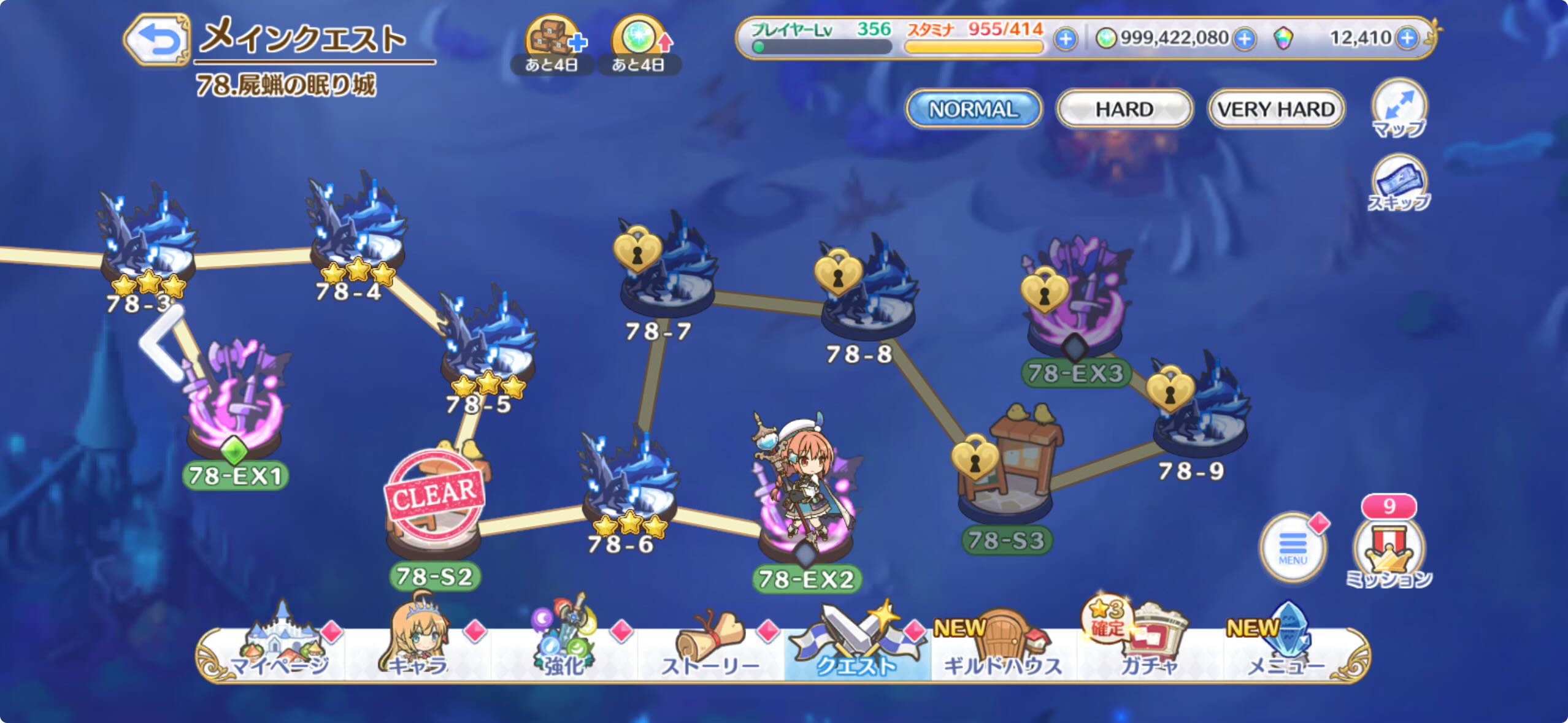Add stamina with the plus button
The height and width of the screenshot is (723, 1568).
(x=1066, y=39)
